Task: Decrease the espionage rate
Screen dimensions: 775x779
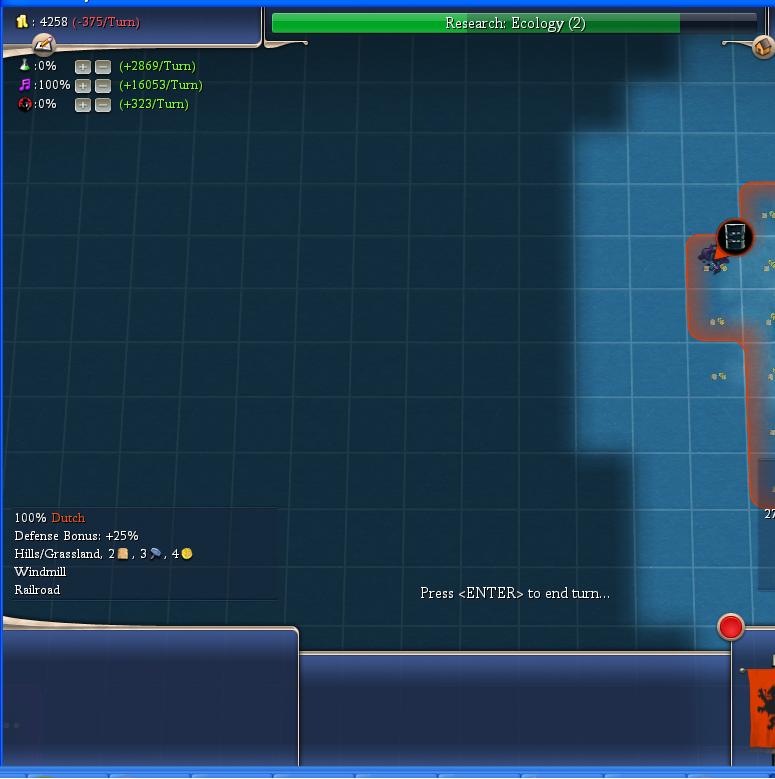Action: coord(102,105)
